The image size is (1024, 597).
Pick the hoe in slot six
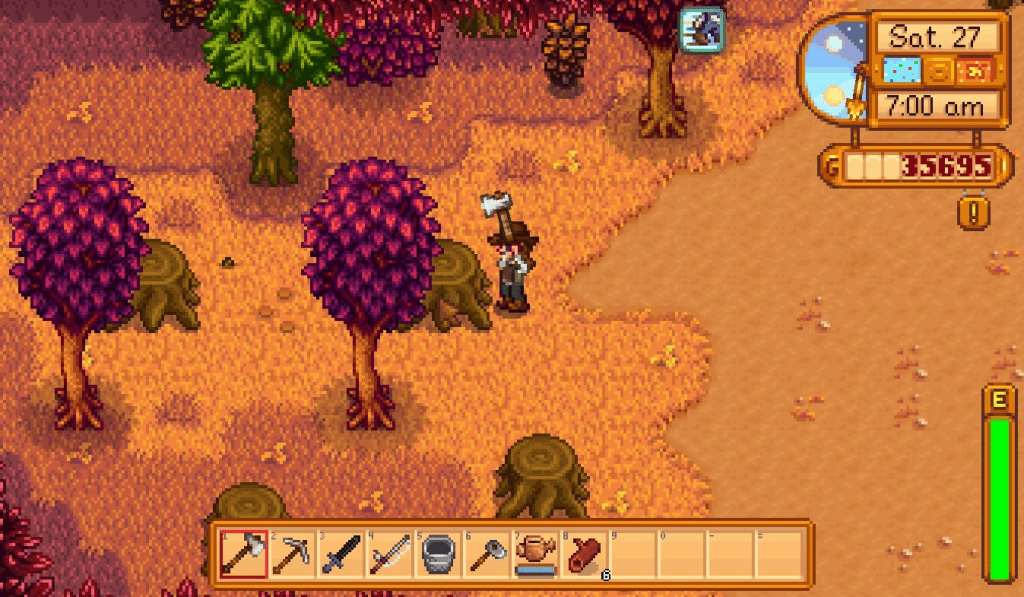point(488,553)
